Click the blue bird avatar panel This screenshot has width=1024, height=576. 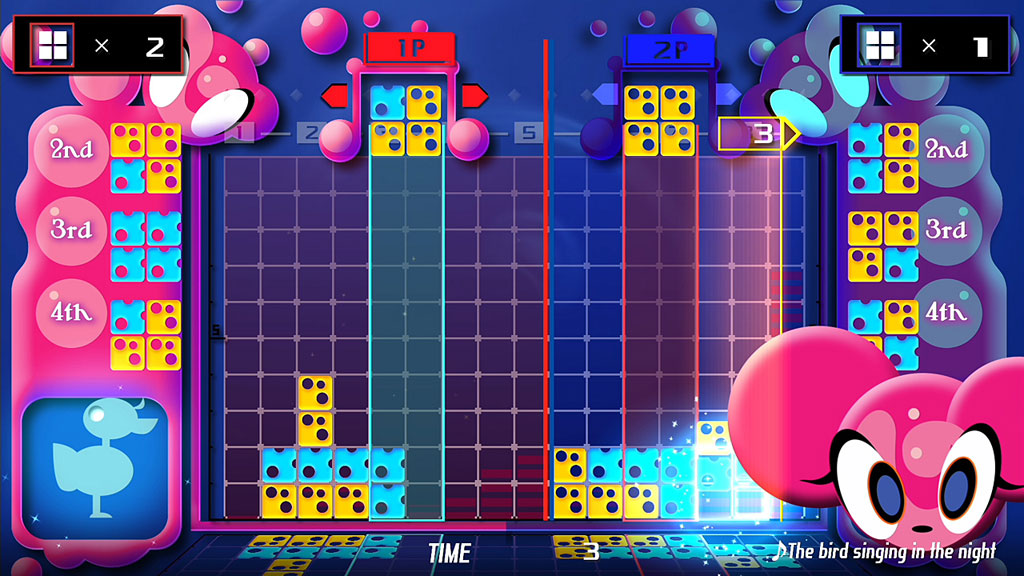tap(95, 460)
